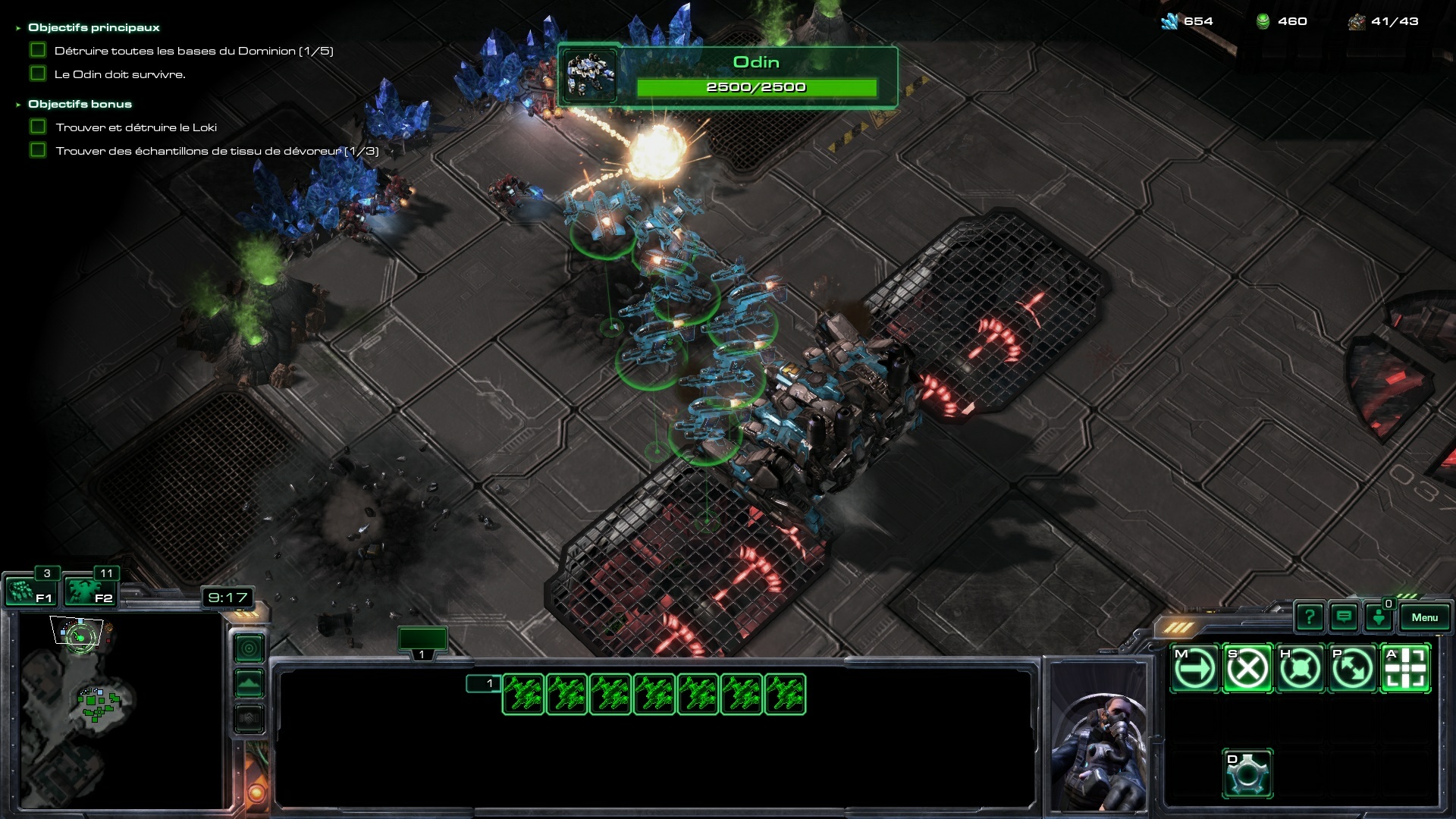Collapse the Objectifs principaux list
This screenshot has width=1456, height=819.
pyautogui.click(x=18, y=28)
